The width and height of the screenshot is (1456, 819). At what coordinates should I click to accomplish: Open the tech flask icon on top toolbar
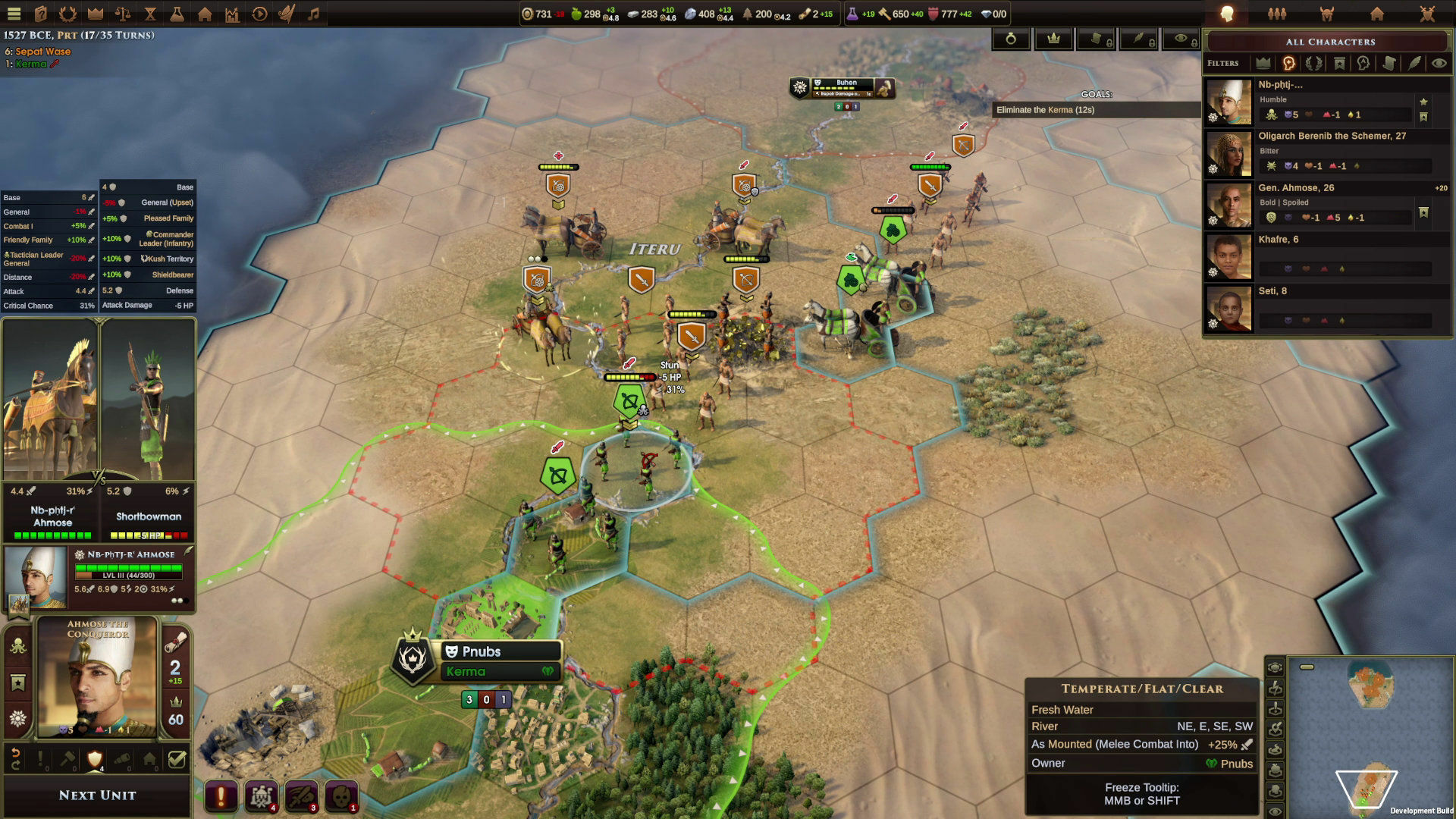click(x=176, y=14)
